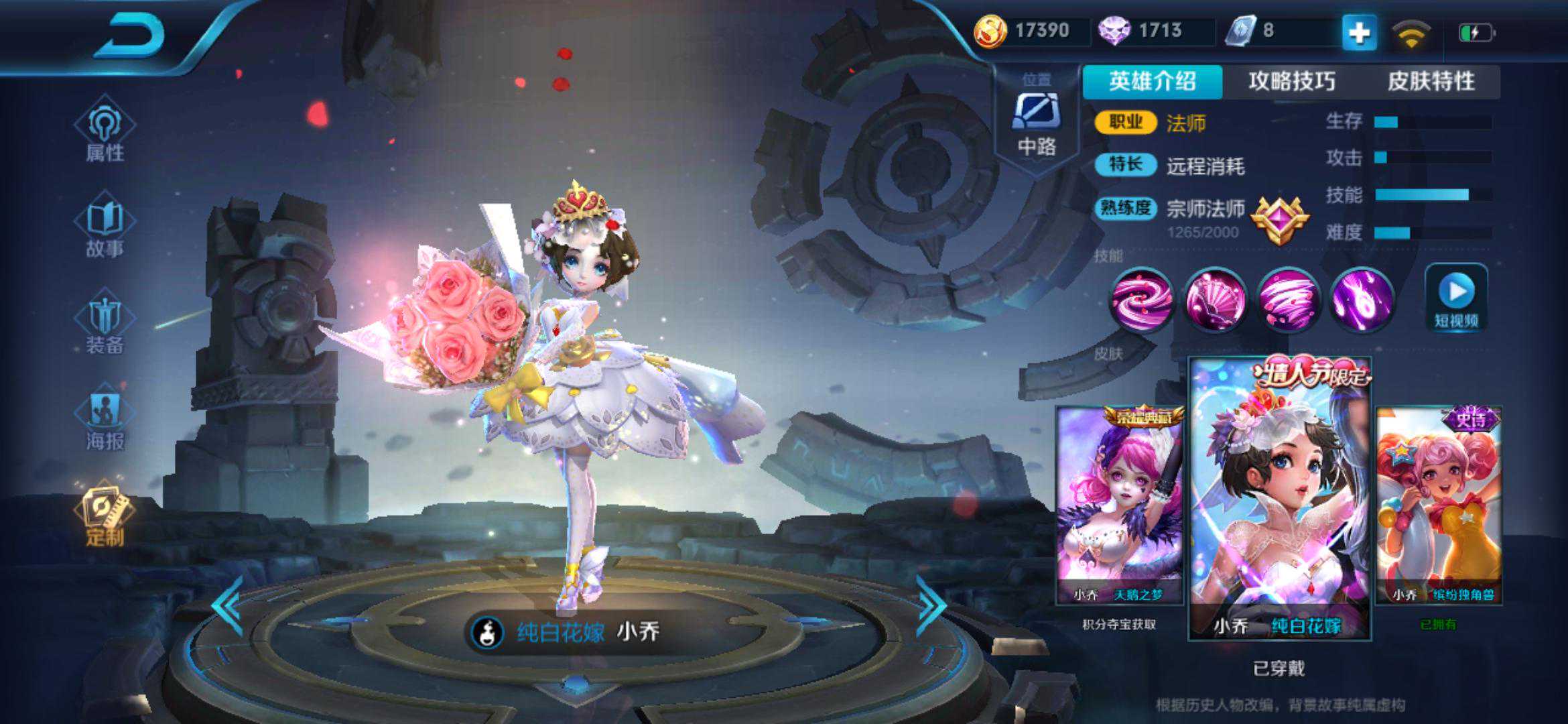Select the folding fan skill icon

pyautogui.click(x=1215, y=300)
